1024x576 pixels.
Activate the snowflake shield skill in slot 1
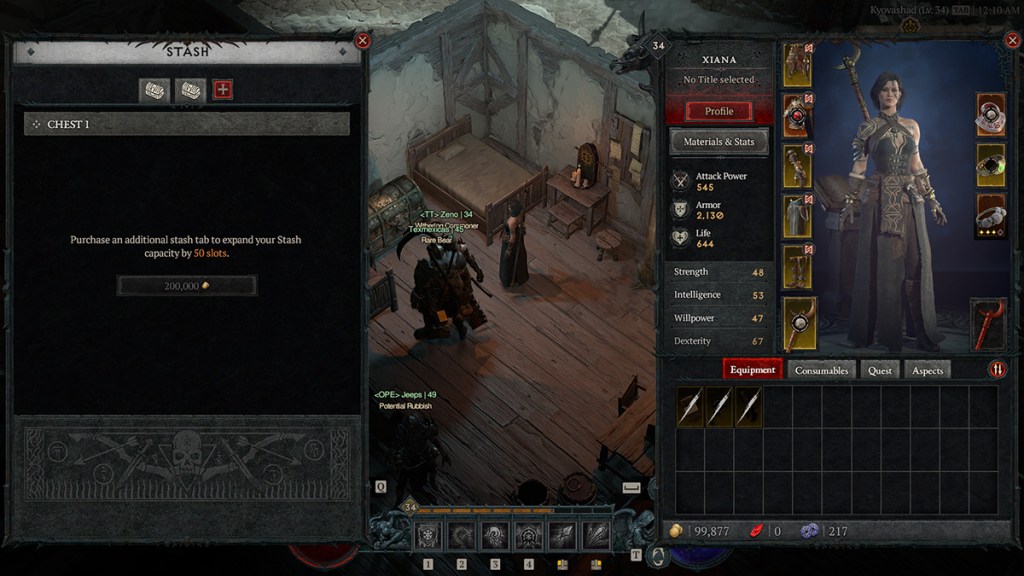[428, 536]
